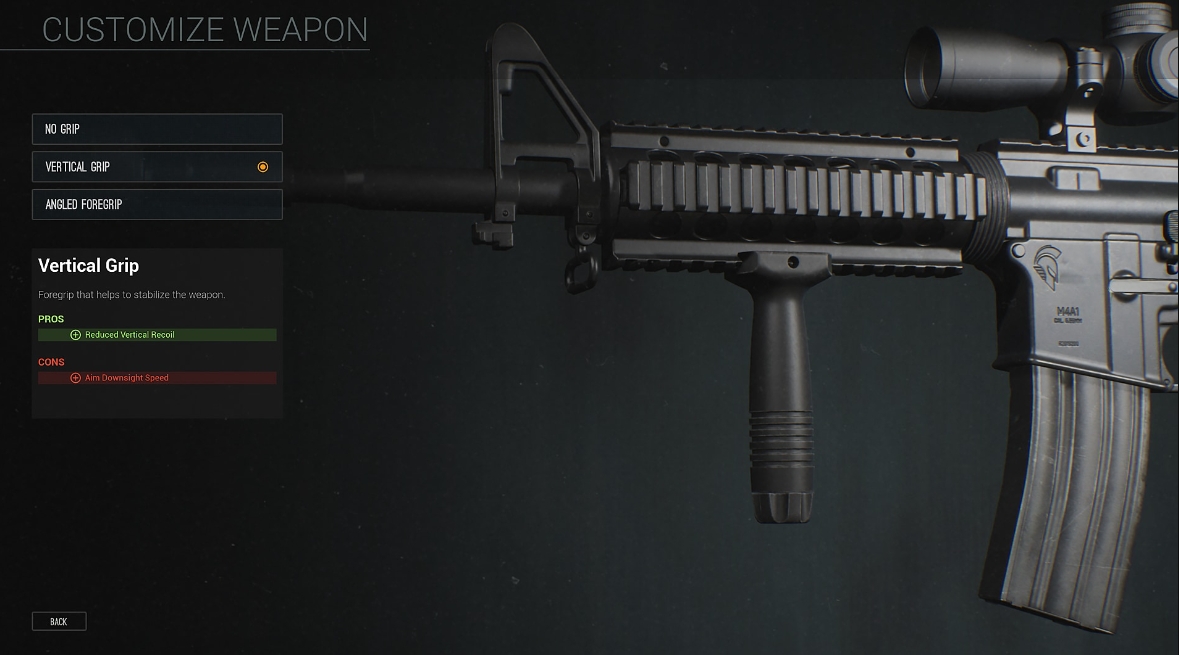Viewport: 1179px width, 655px height.
Task: Select the No Grip option
Action: [157, 129]
